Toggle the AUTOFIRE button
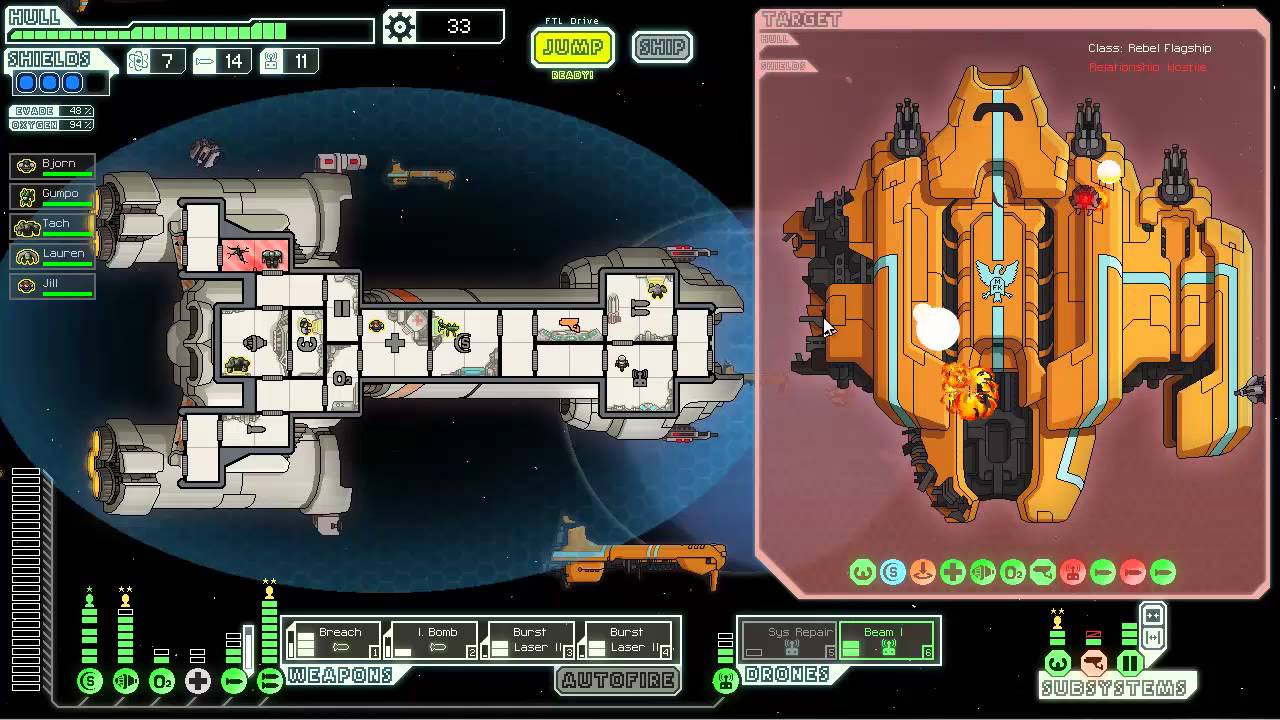 619,681
